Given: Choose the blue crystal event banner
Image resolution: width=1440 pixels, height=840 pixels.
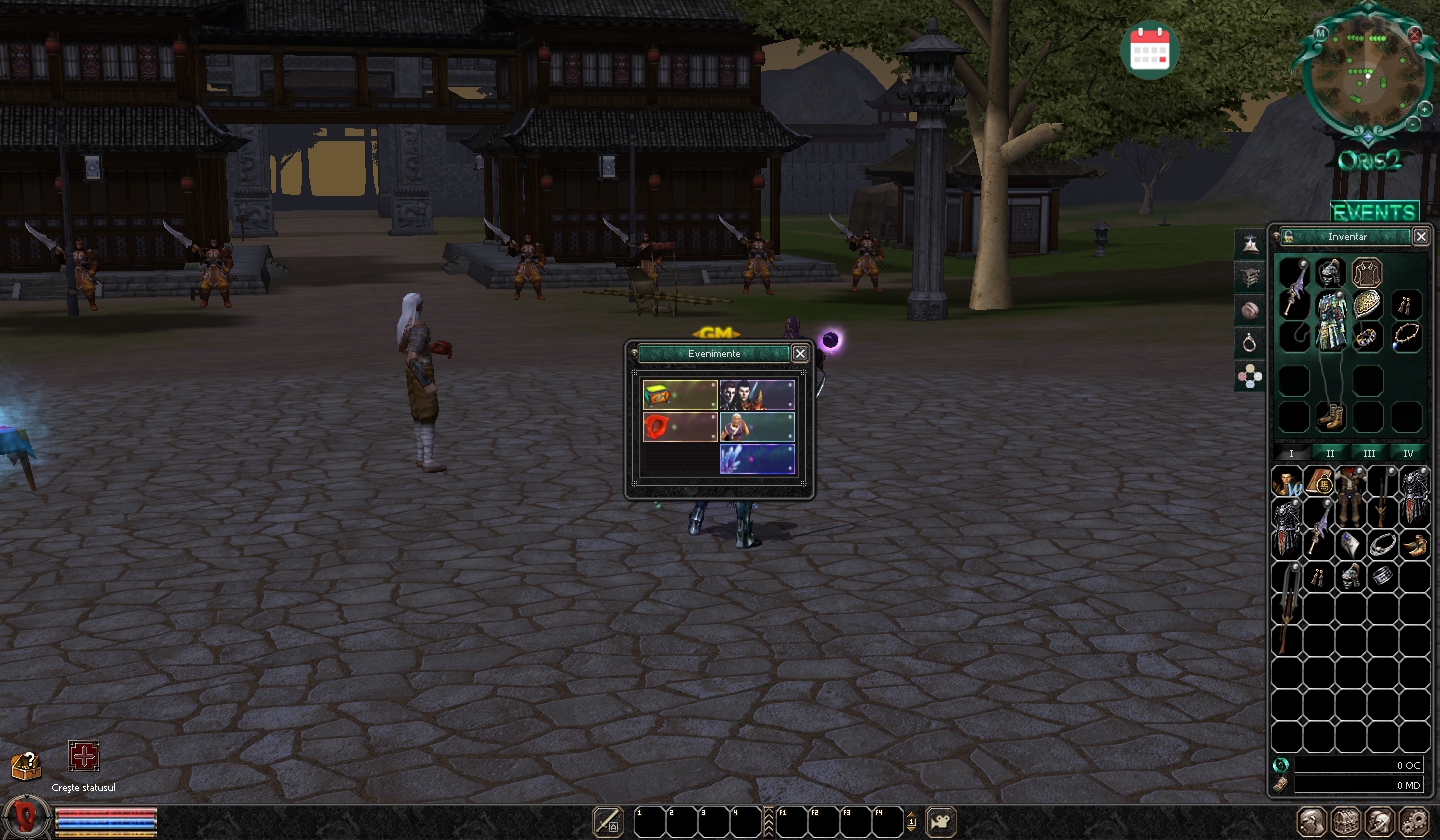Looking at the screenshot, I should [x=757, y=459].
